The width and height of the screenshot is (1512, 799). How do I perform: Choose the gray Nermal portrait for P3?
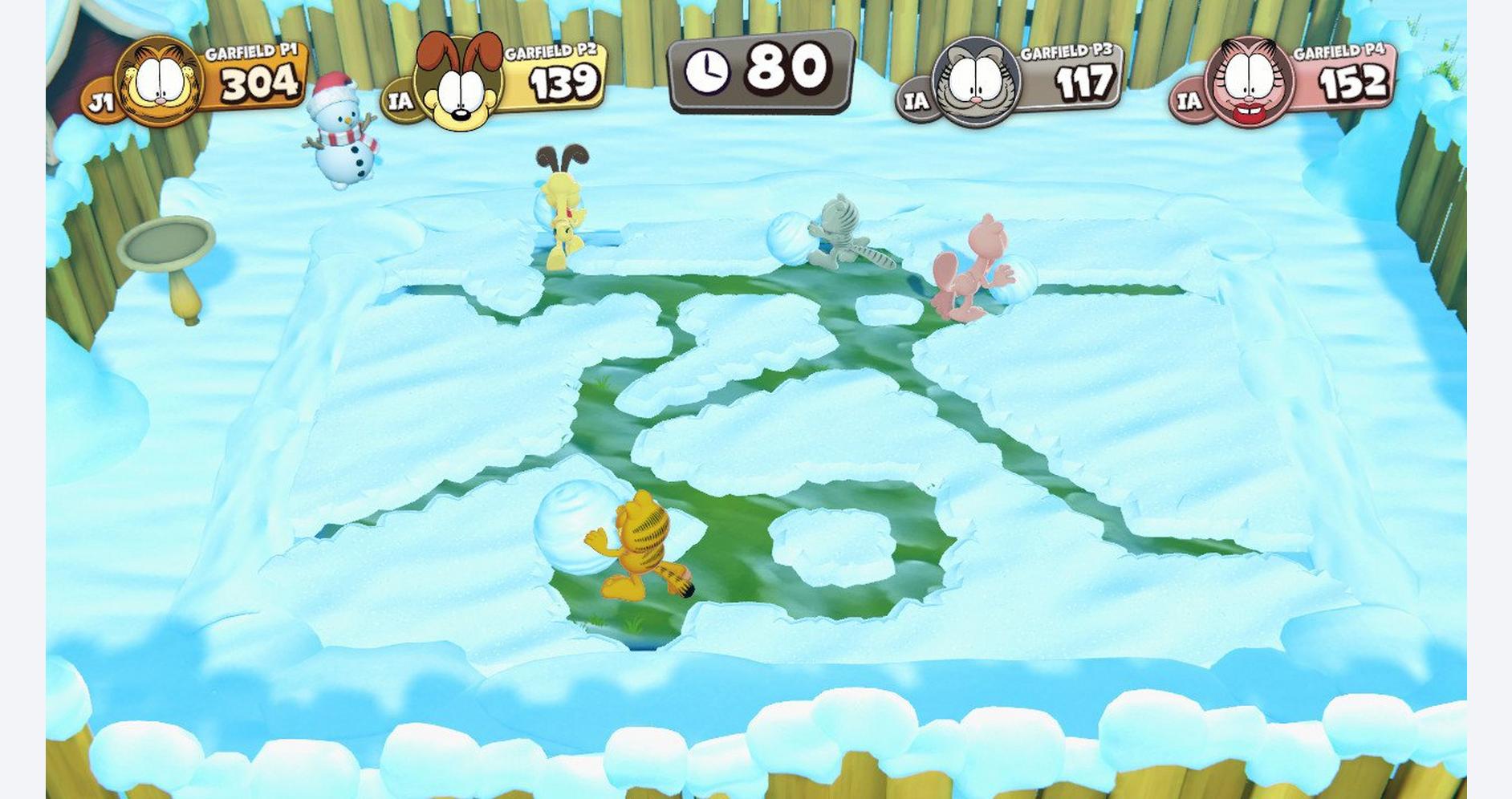(976, 83)
